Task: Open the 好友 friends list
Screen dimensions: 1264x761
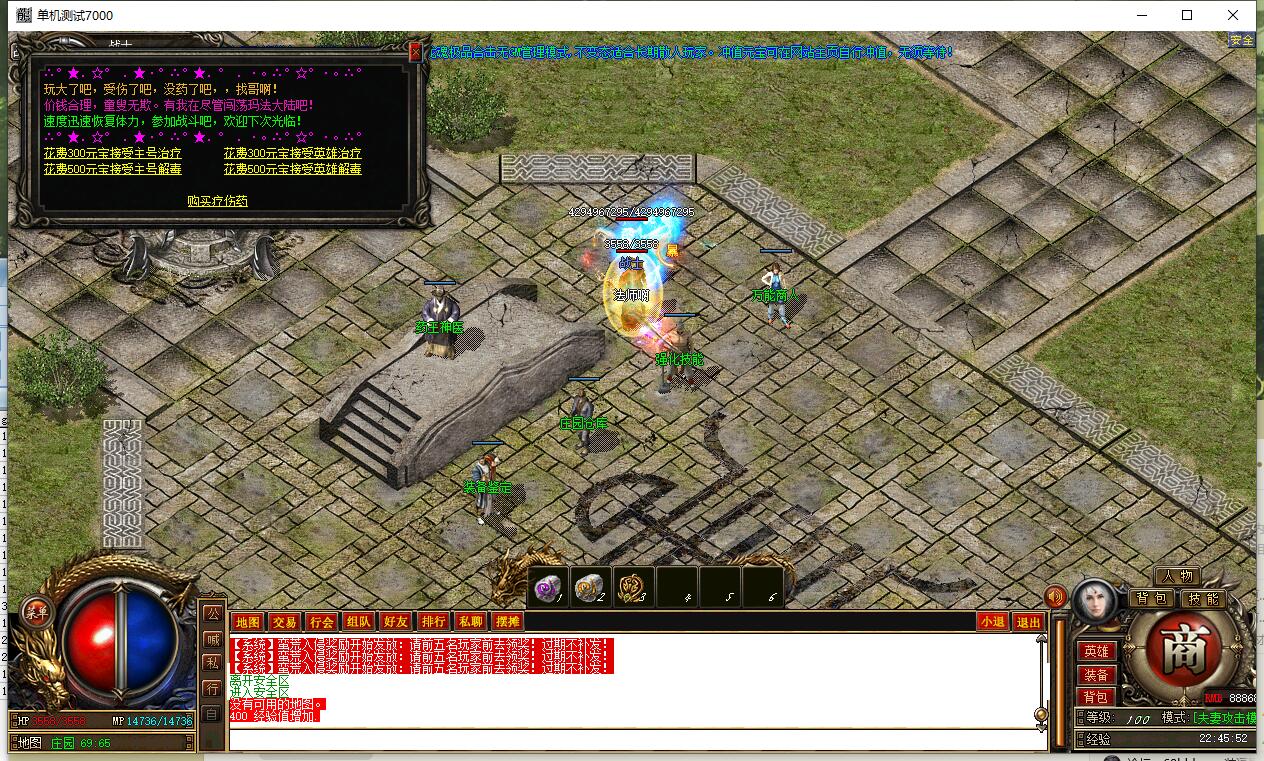Action: (396, 622)
